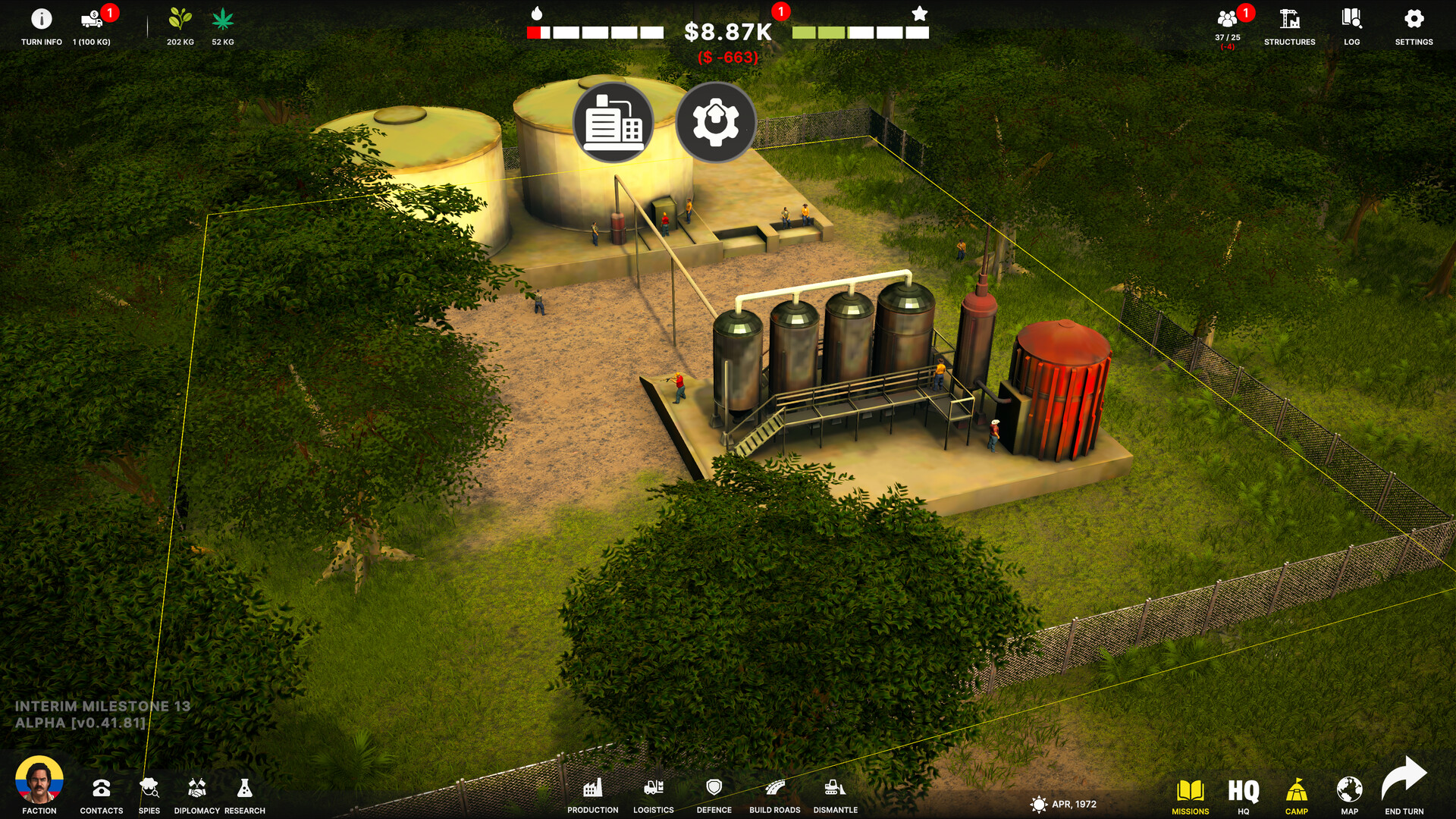Open the Faction leader portrait
This screenshot has width=1456, height=819.
(x=39, y=781)
